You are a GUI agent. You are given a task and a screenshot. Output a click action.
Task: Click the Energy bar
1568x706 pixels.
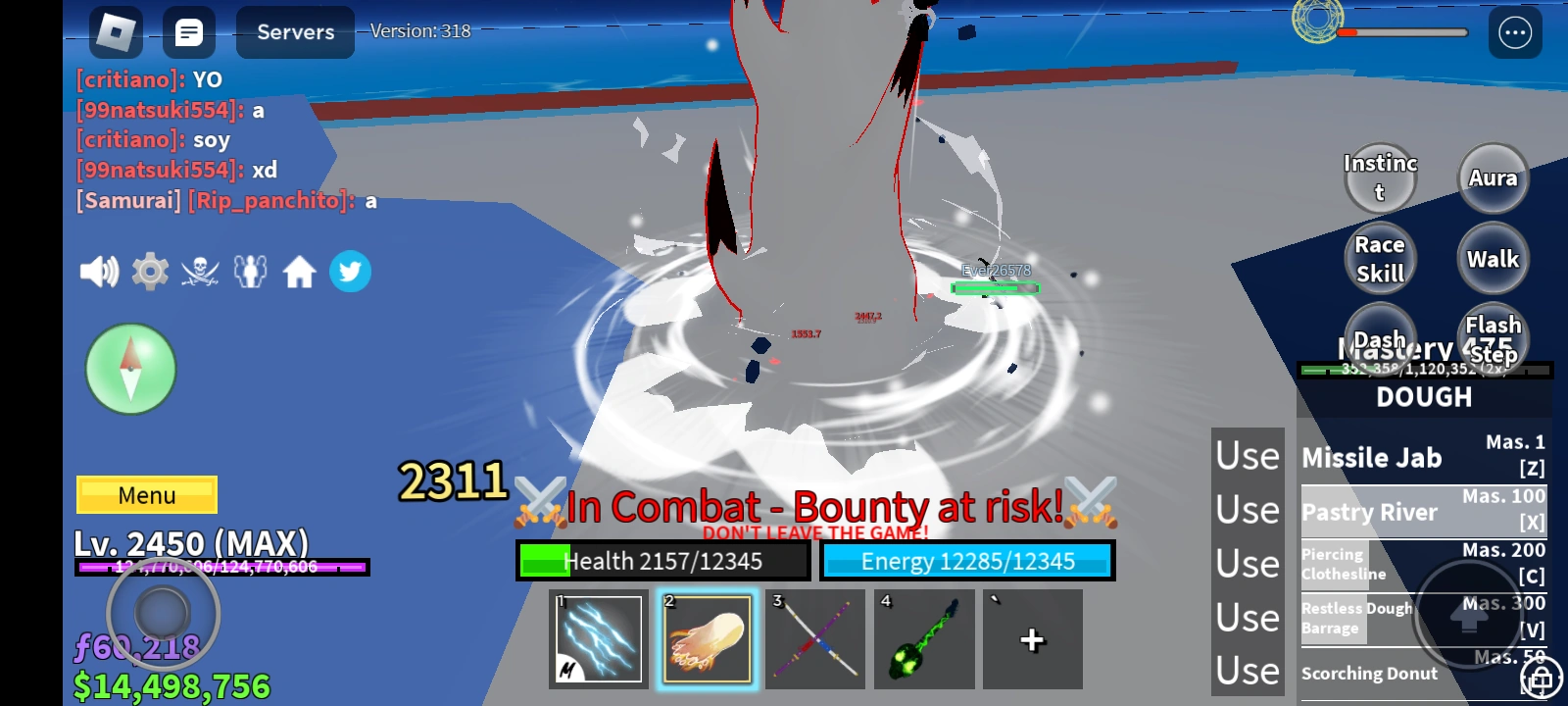968,560
